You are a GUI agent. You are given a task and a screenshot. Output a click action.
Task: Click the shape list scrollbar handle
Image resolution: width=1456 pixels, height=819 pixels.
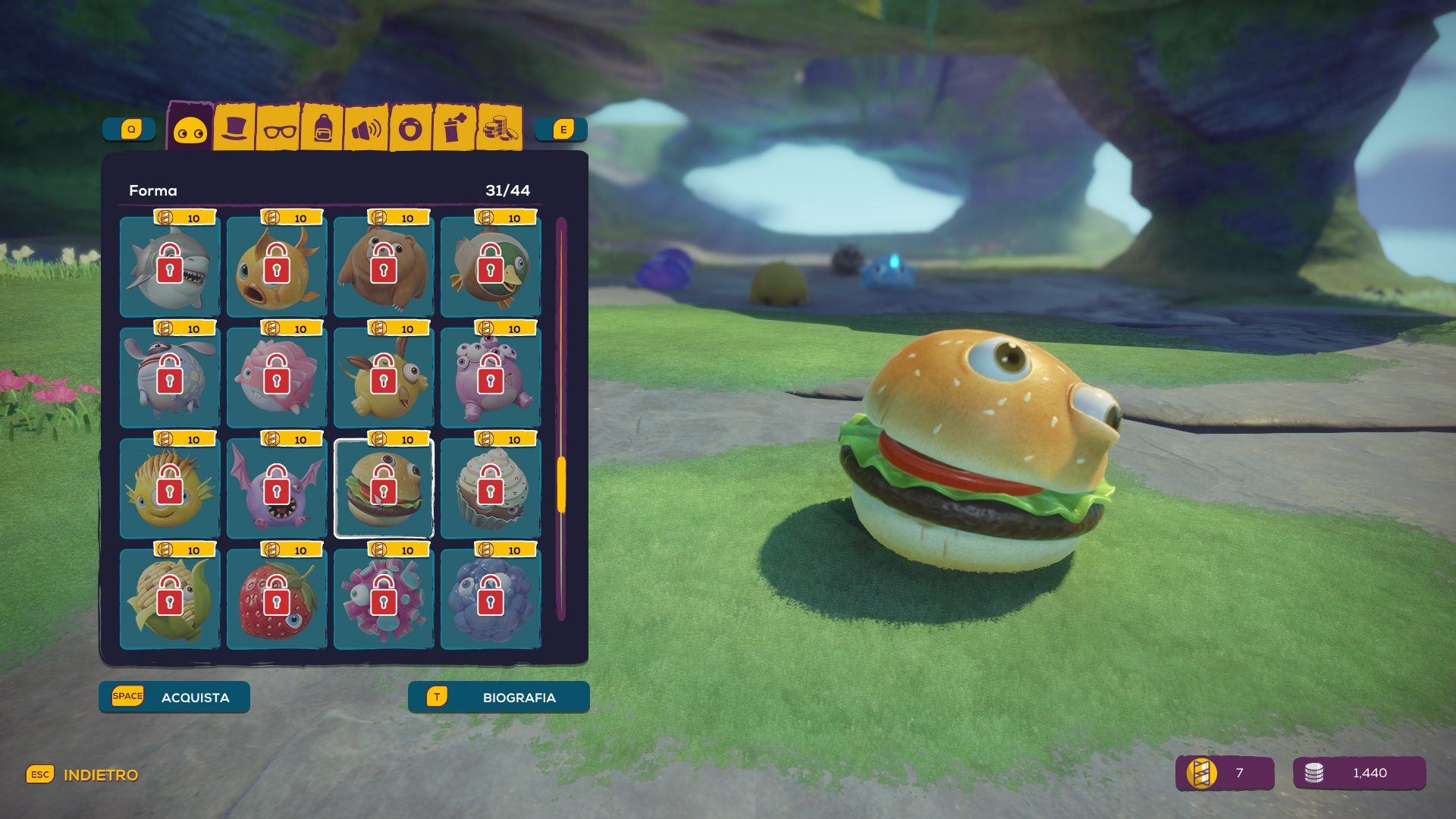click(x=561, y=484)
